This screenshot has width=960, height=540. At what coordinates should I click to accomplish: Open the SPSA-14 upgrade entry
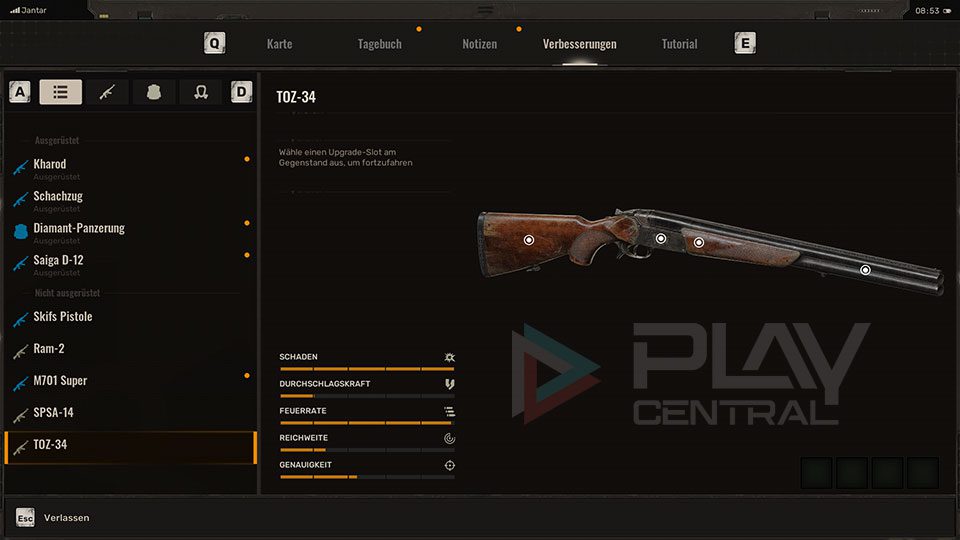pos(53,413)
